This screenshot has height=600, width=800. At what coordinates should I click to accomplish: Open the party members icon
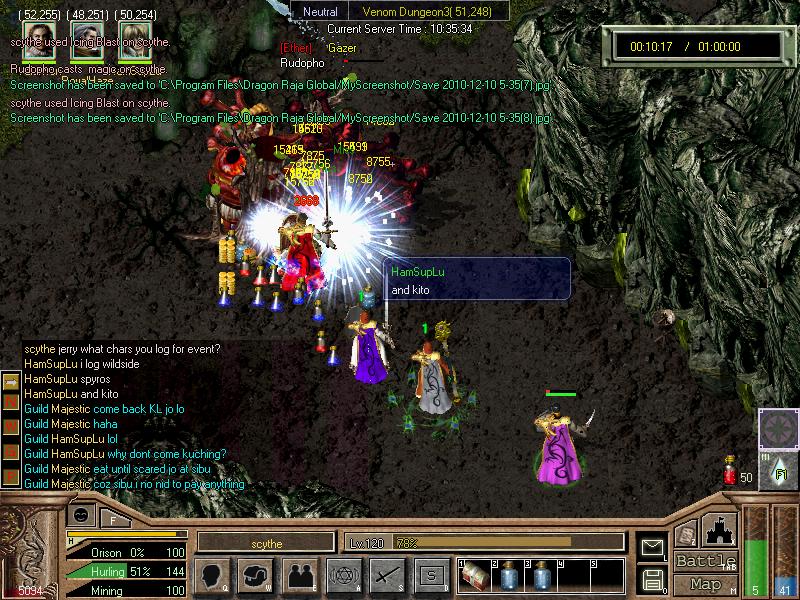click(x=300, y=575)
